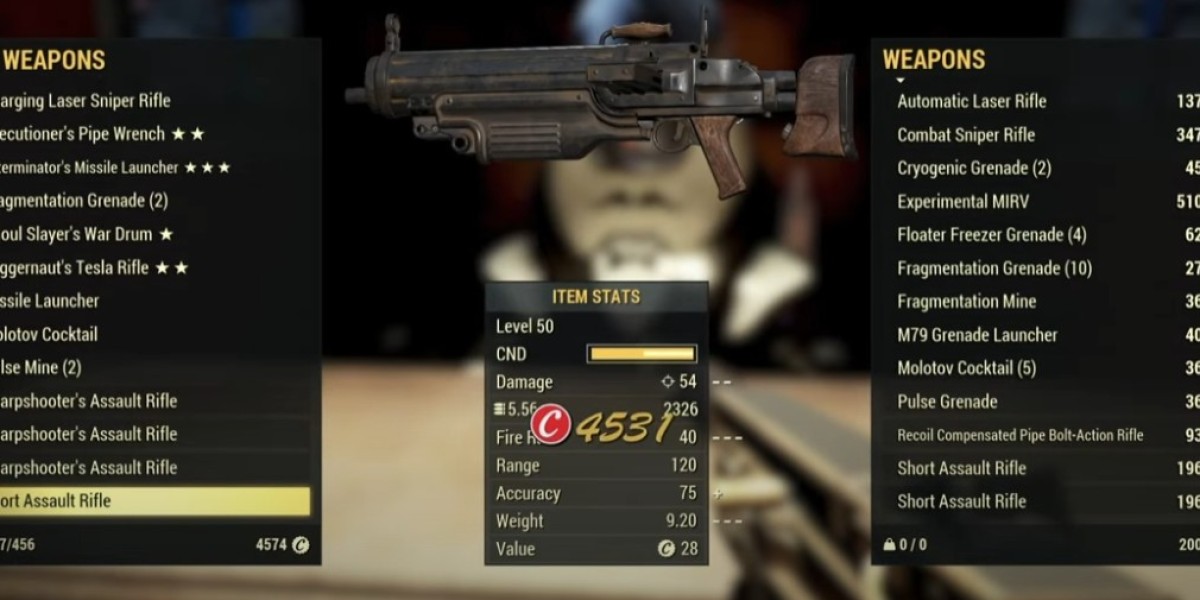Choose Fragmentation Grenade (10) from vendor
Screen dimensions: 1200x600
994,268
